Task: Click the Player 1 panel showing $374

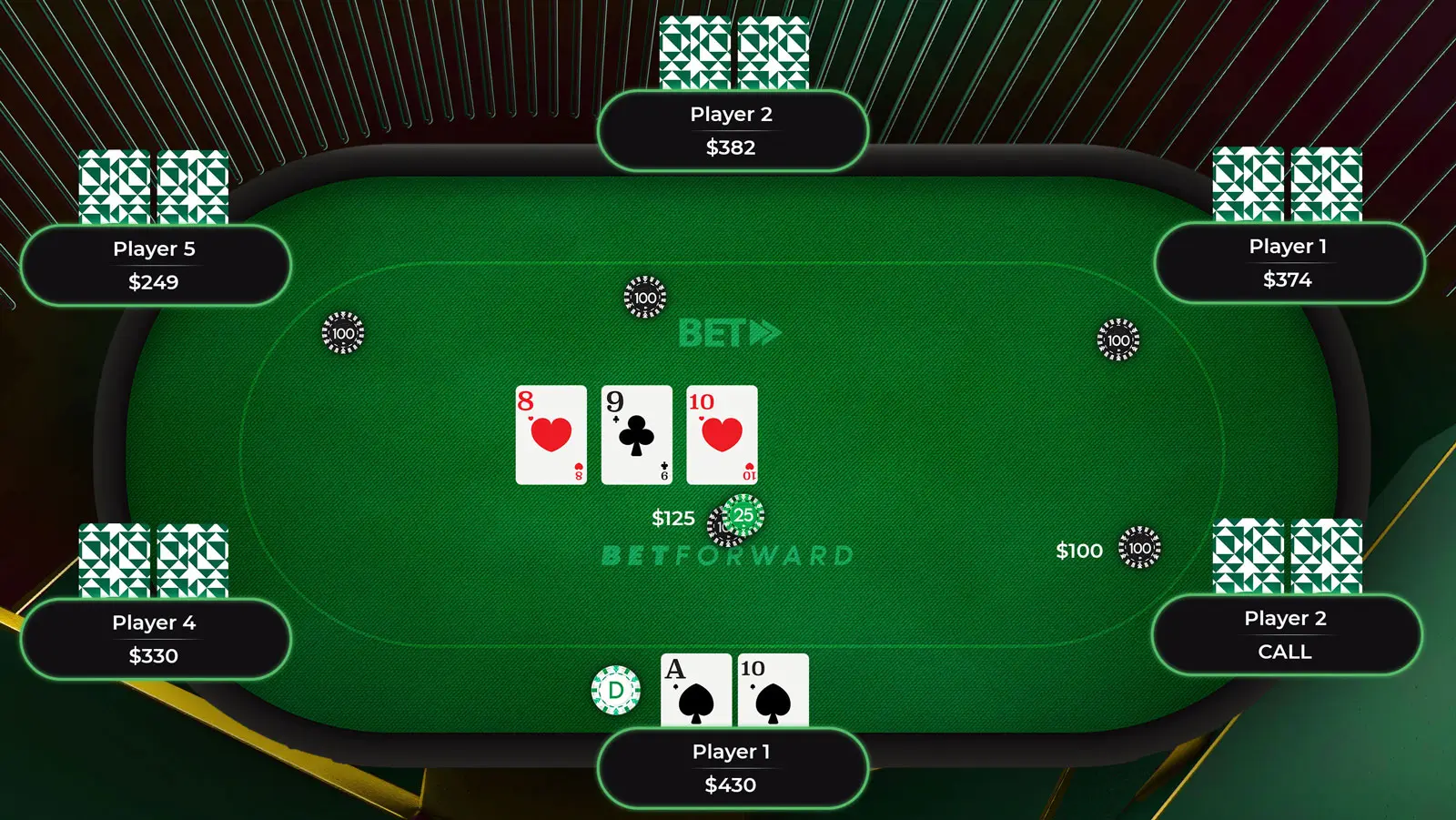Action: [1288, 263]
